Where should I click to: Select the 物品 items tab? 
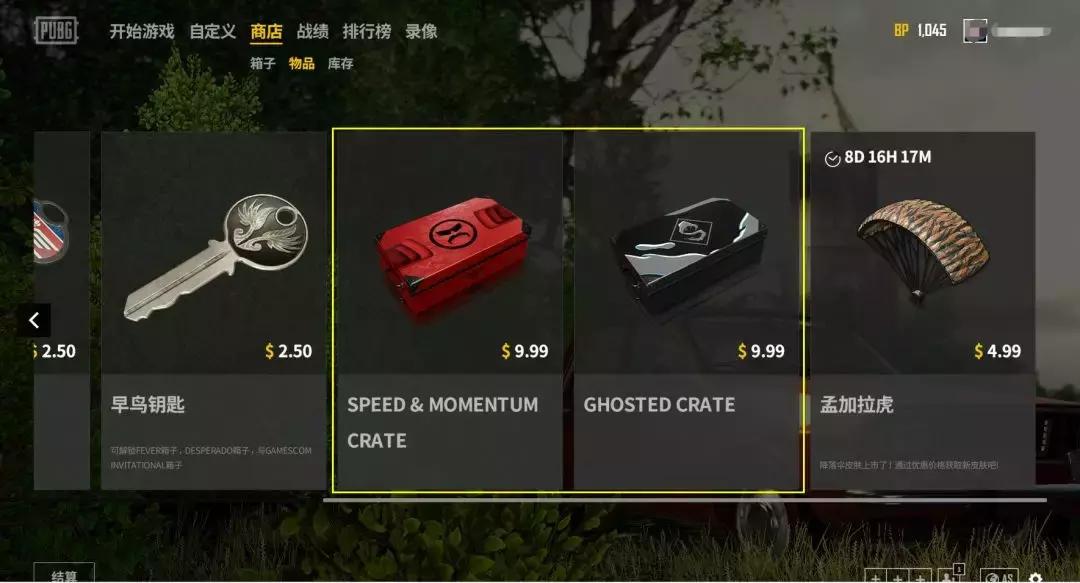301,64
